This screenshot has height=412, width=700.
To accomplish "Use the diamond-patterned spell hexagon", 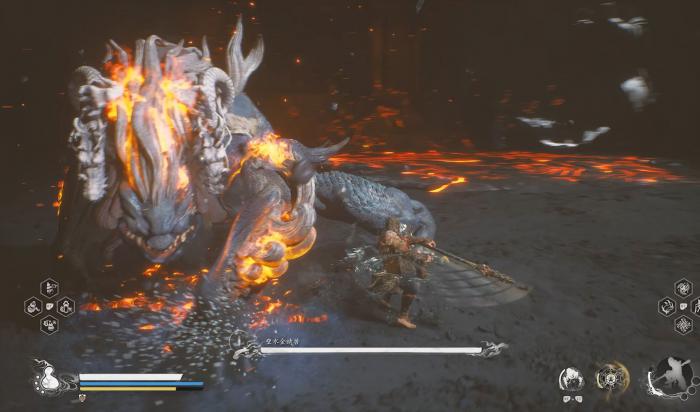I will (x=683, y=325).
